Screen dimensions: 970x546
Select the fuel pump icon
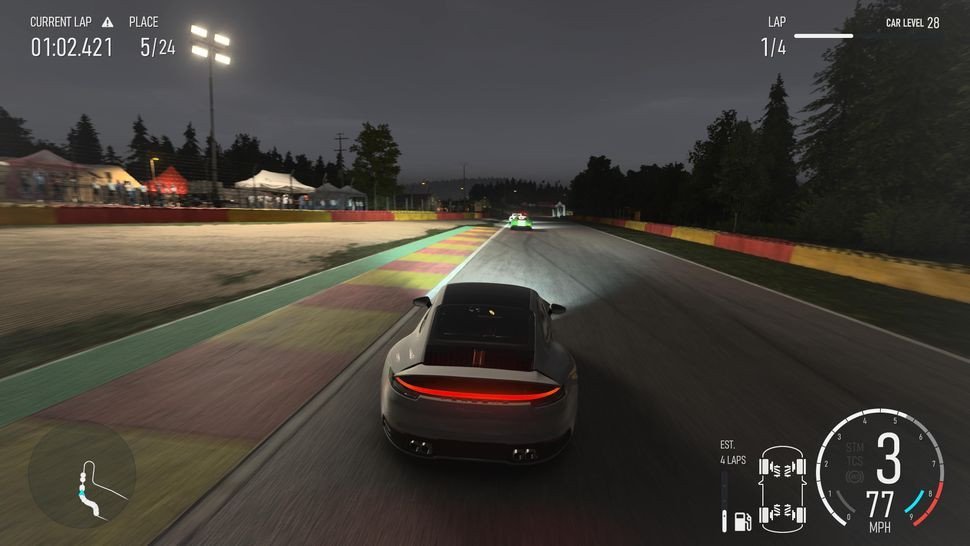coord(742,520)
